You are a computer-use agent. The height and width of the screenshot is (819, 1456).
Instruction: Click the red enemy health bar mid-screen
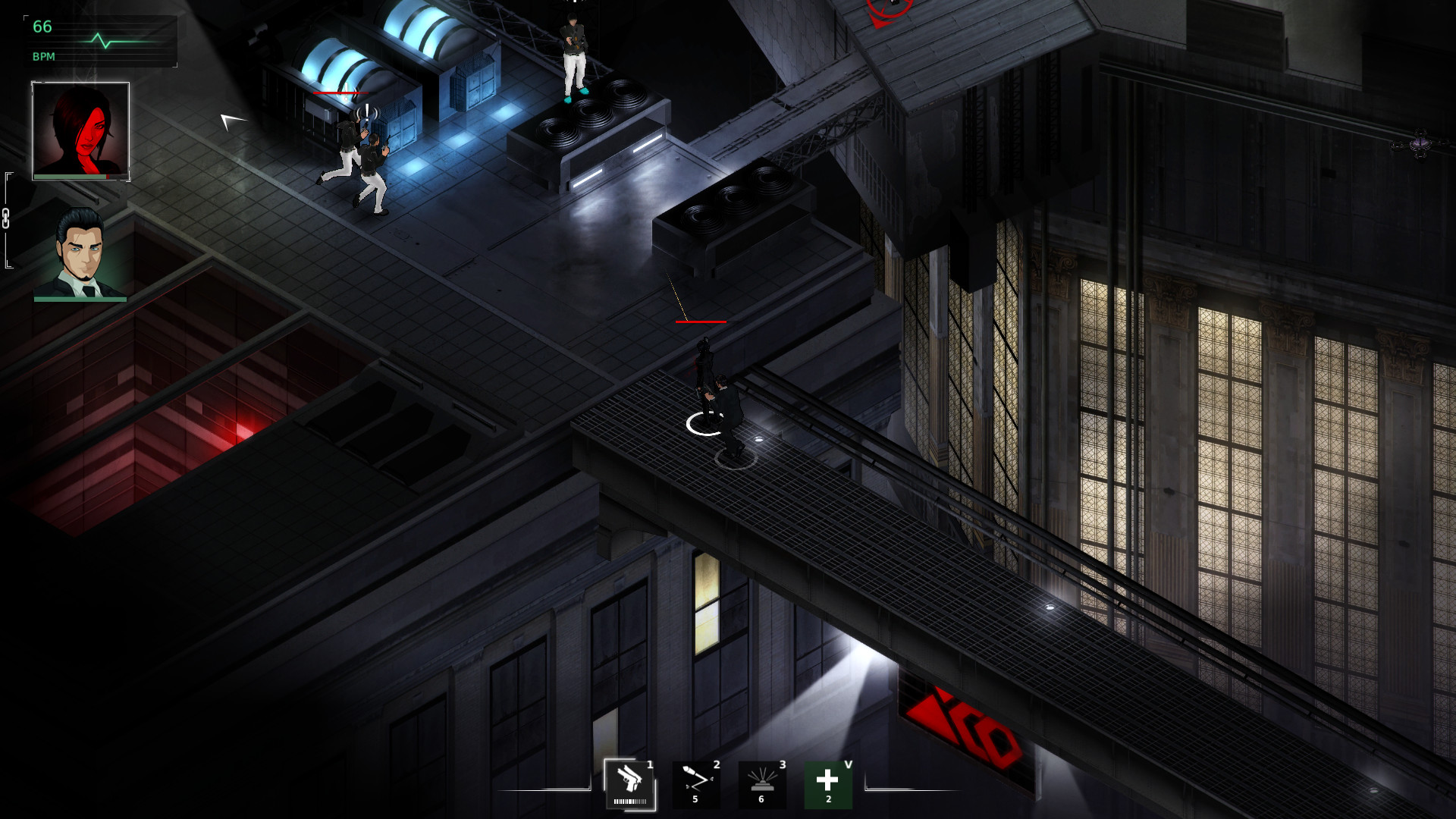[701, 320]
